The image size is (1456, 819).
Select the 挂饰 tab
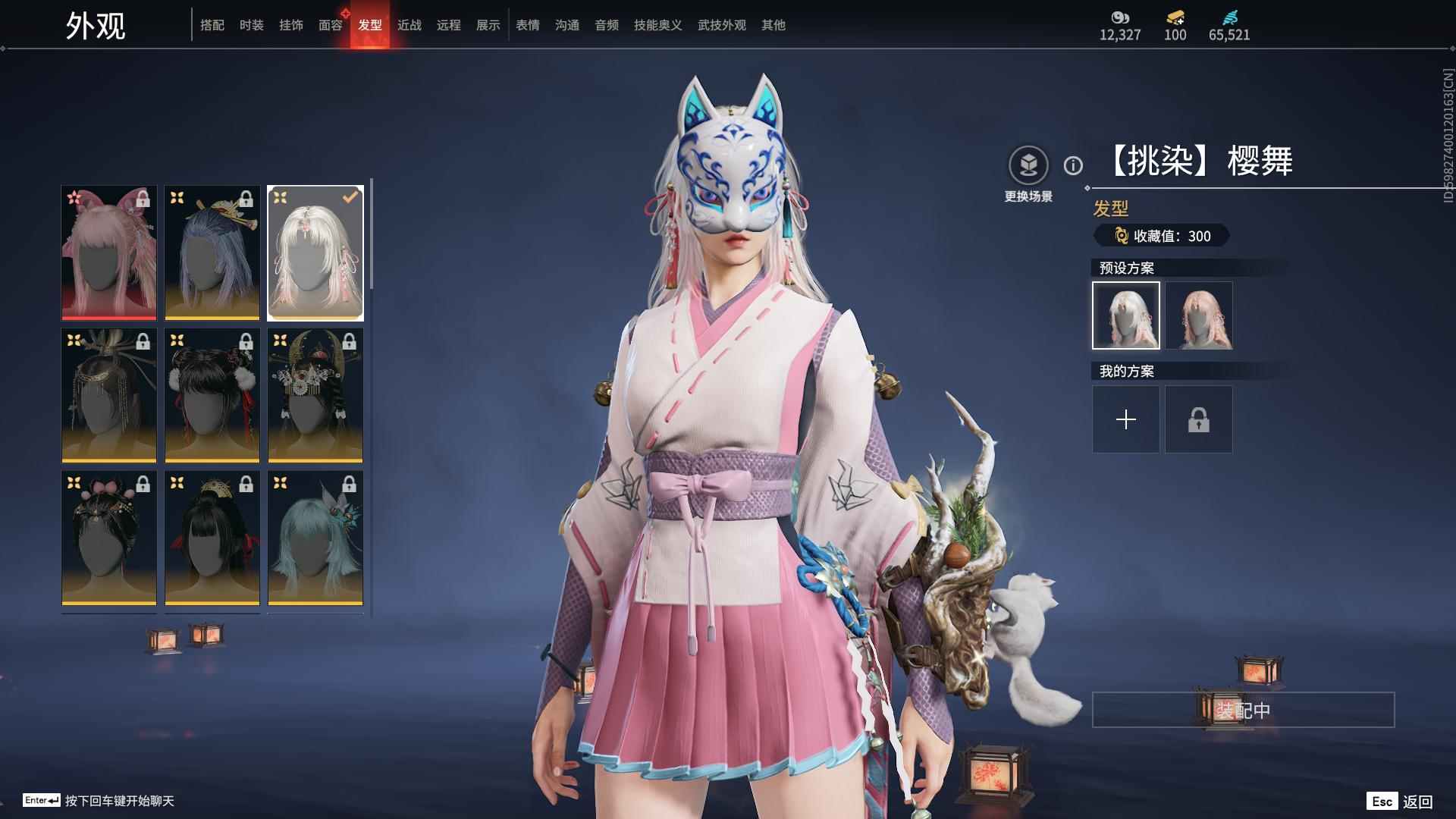tap(291, 25)
